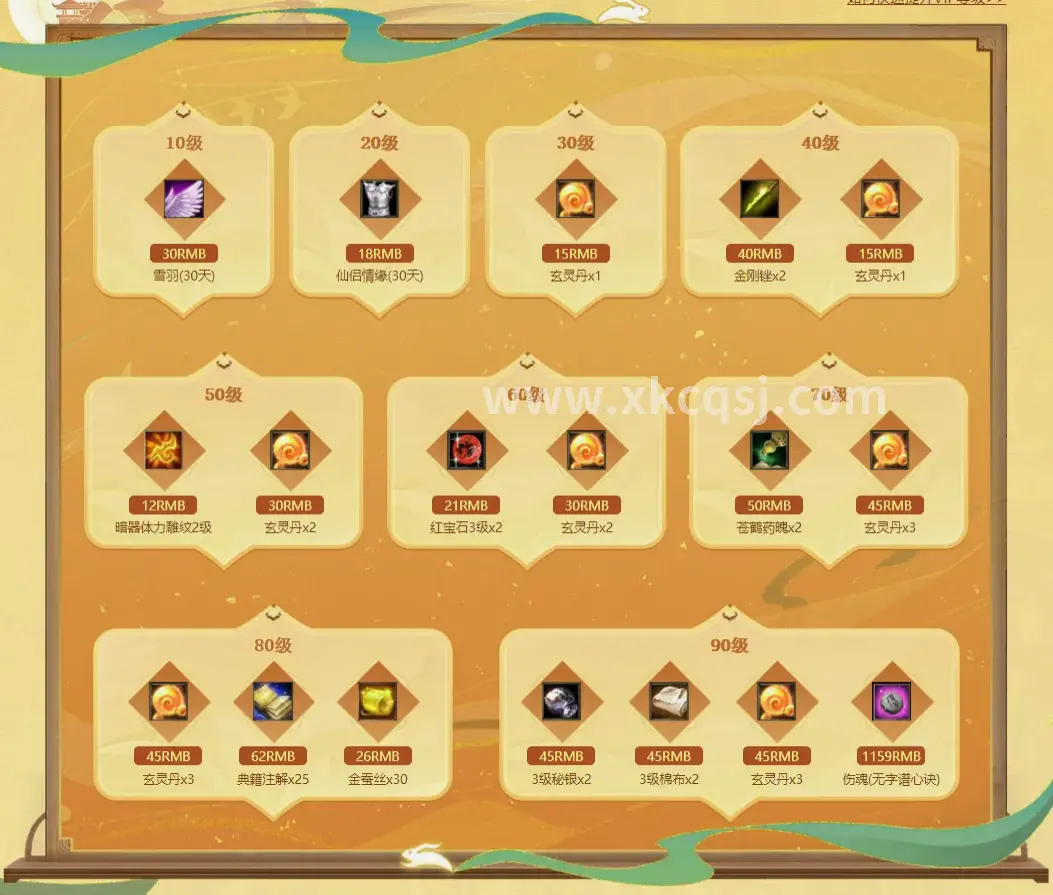Screen dimensions: 1053x895
Task: Choose the 玄灵丹x1 icon under 30级
Action: 576,199
